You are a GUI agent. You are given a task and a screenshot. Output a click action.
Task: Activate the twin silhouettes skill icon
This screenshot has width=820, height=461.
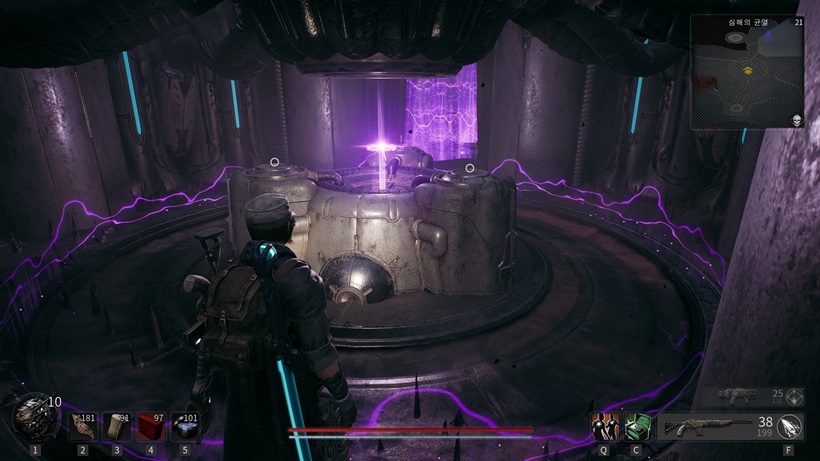pos(604,427)
